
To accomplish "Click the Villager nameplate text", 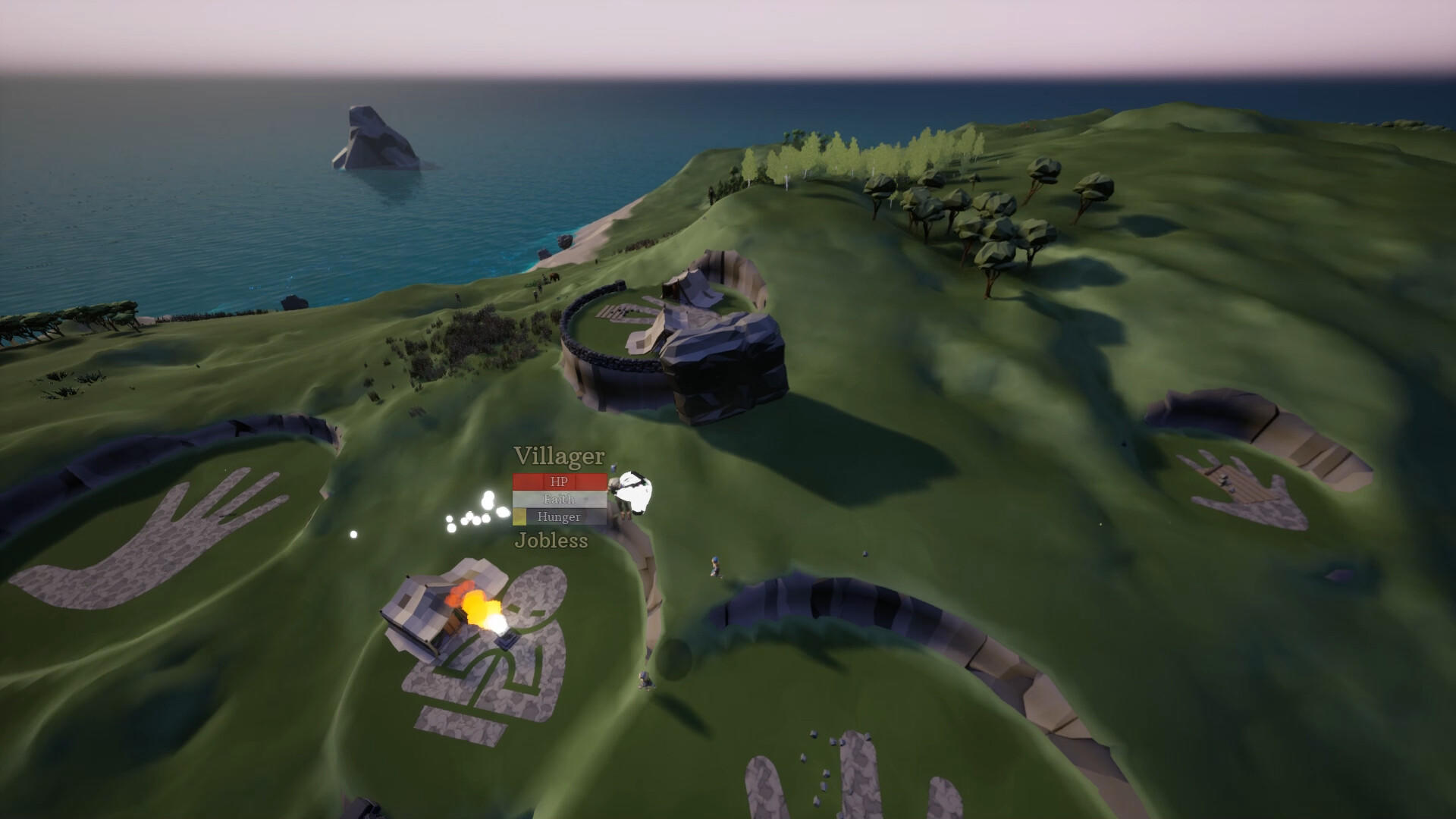I will pos(559,457).
